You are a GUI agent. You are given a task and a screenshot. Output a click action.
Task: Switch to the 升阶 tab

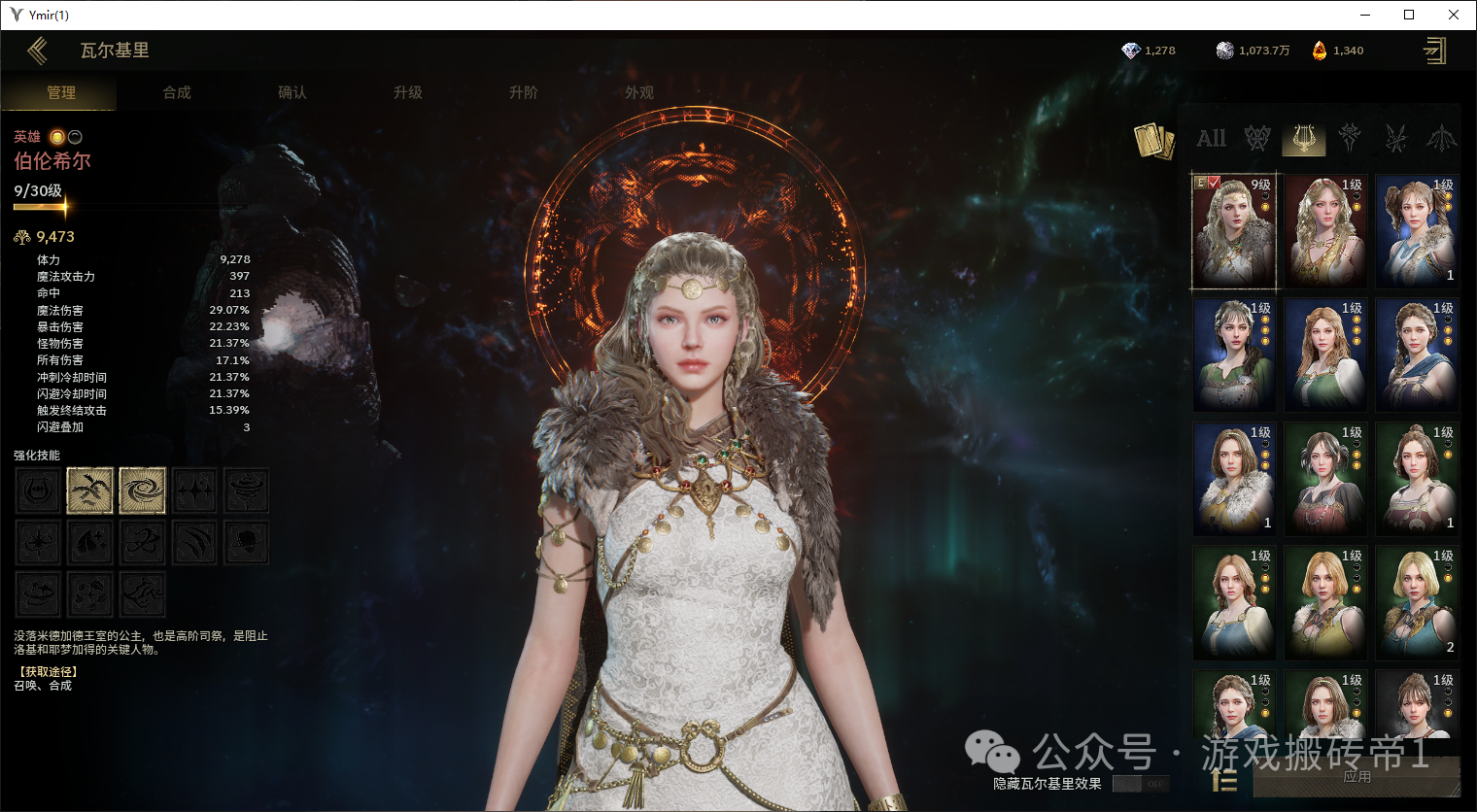(x=524, y=92)
